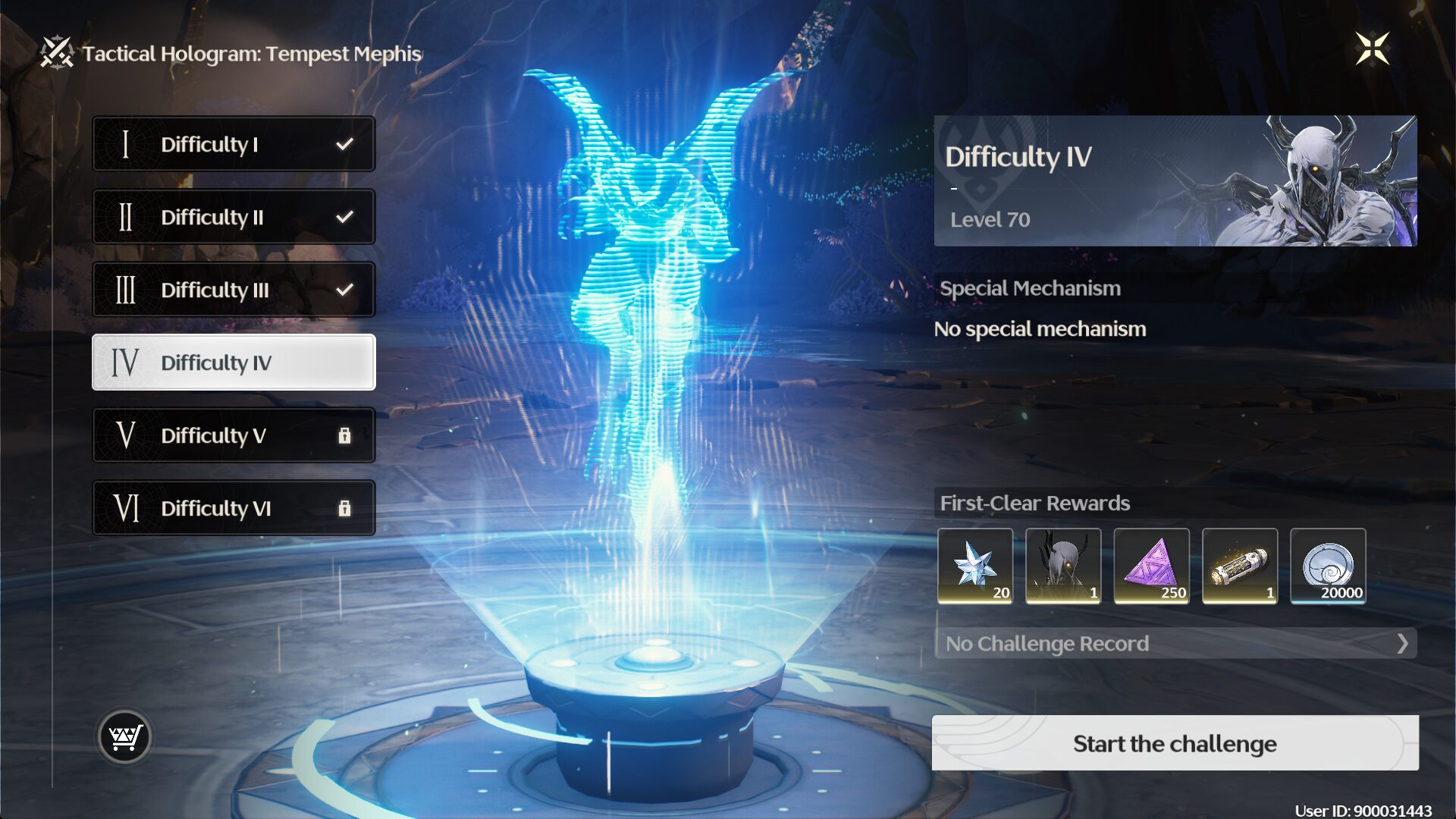The width and height of the screenshot is (1456, 819).
Task: Click the checkmark on Difficulty III
Action: pyautogui.click(x=346, y=289)
